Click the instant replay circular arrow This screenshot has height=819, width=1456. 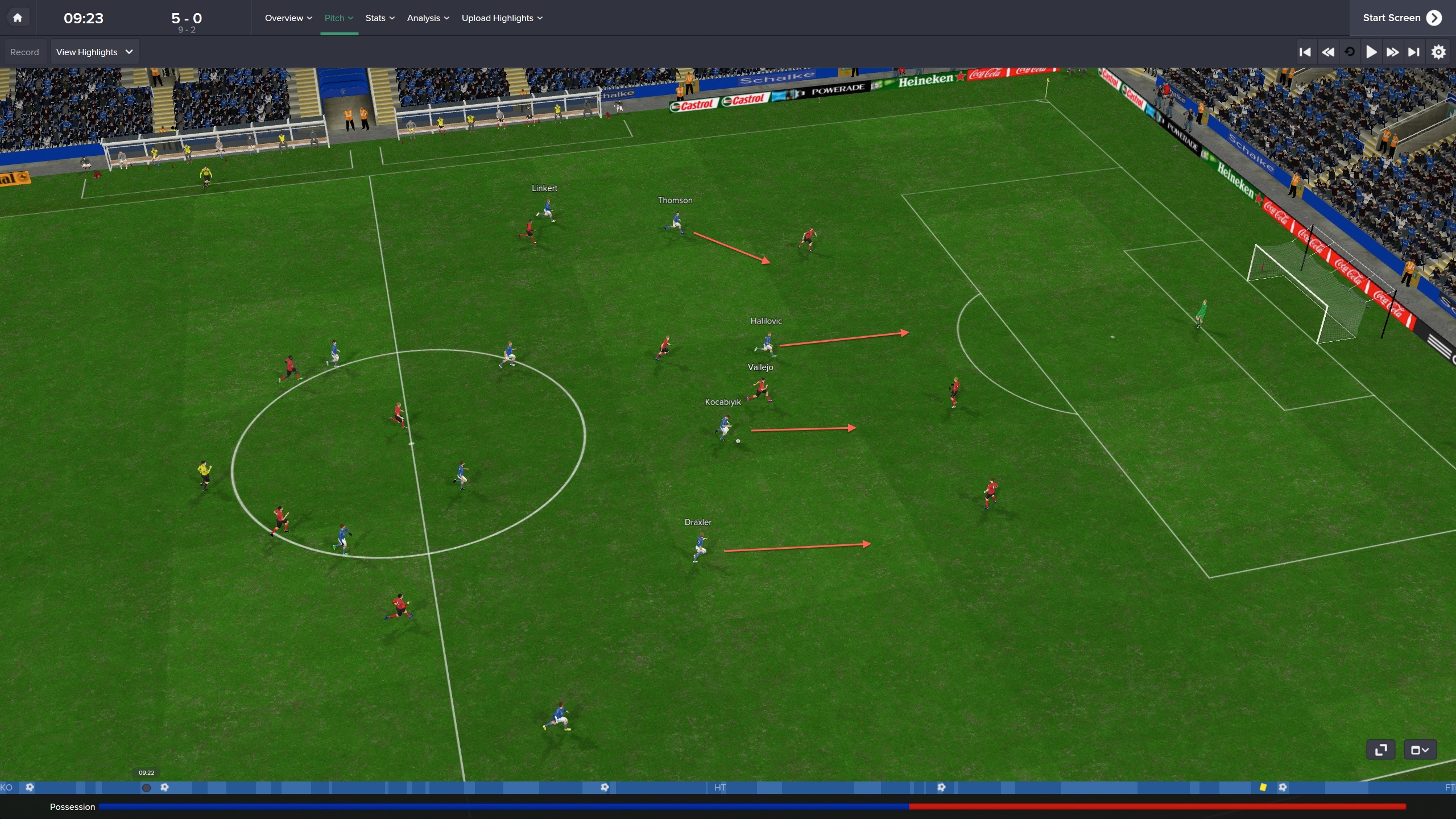tap(1349, 52)
